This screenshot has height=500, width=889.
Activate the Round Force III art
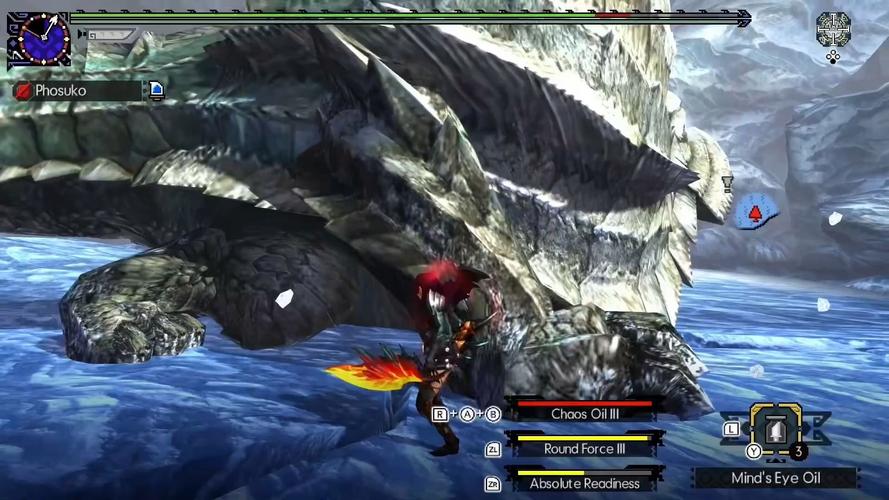(x=586, y=447)
